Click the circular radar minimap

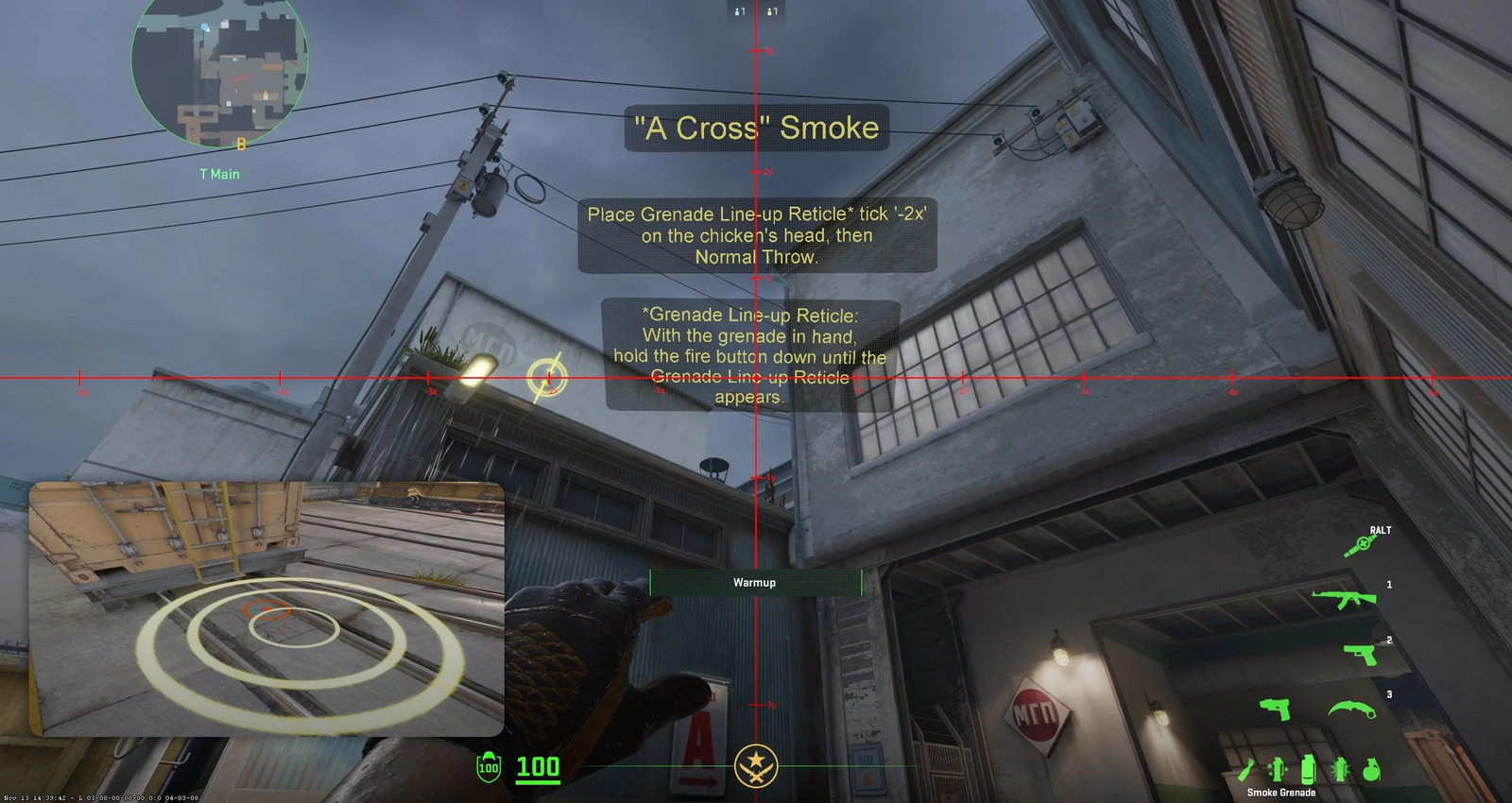219,69
